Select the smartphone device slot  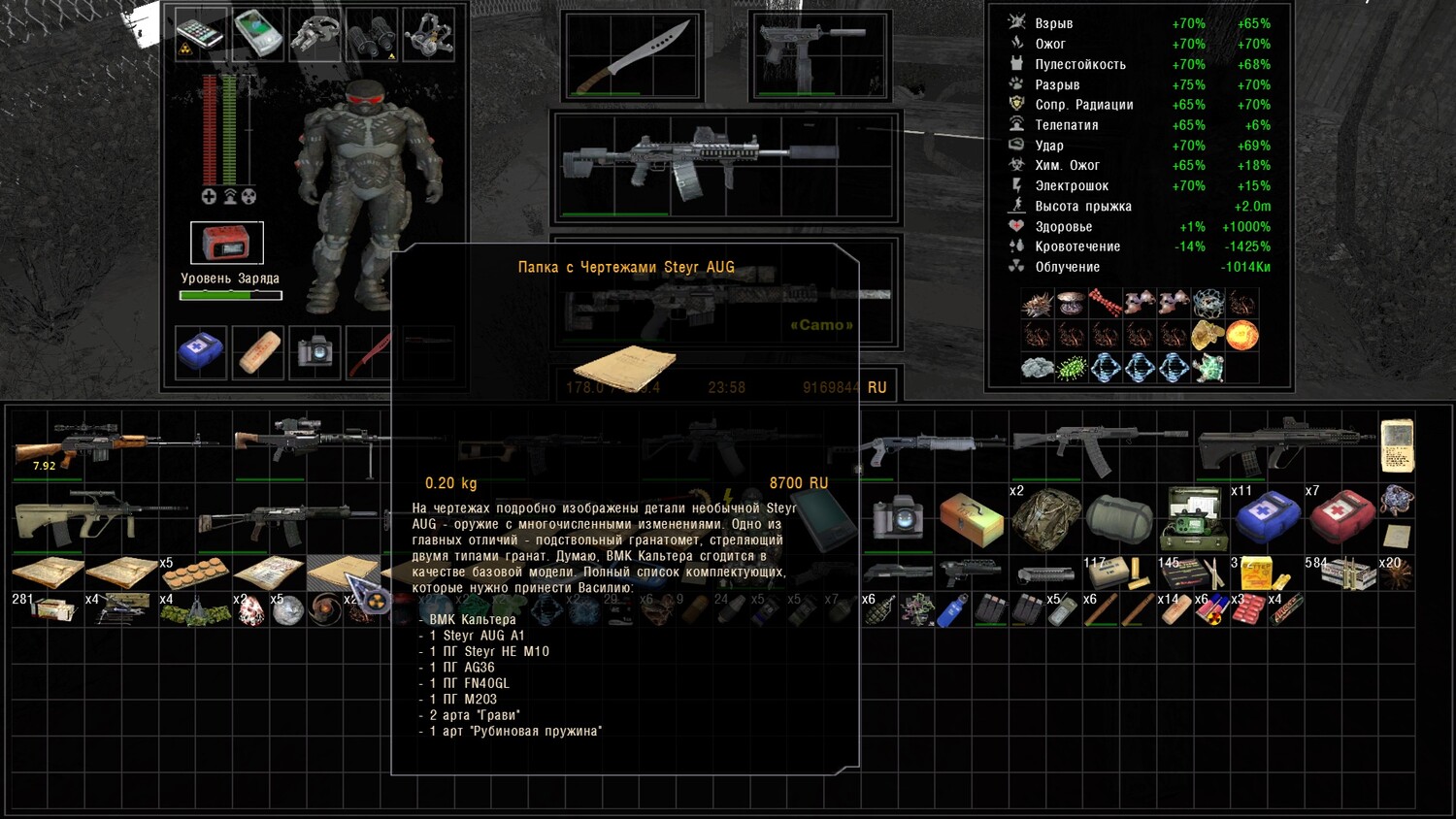(200, 34)
